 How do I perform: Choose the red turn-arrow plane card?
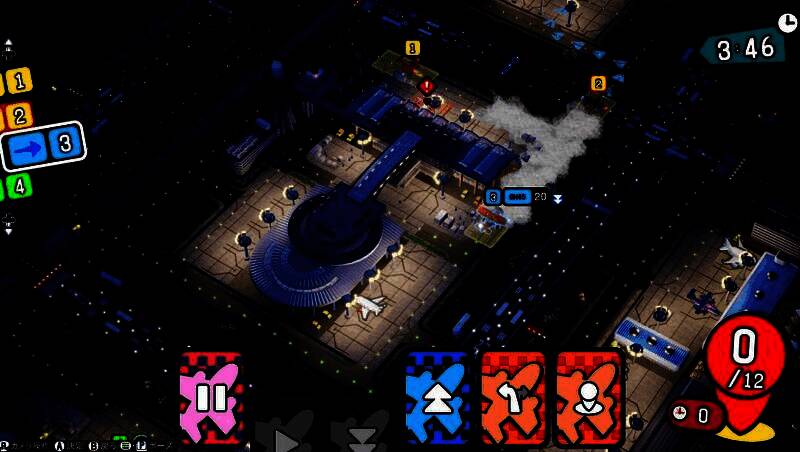point(514,398)
